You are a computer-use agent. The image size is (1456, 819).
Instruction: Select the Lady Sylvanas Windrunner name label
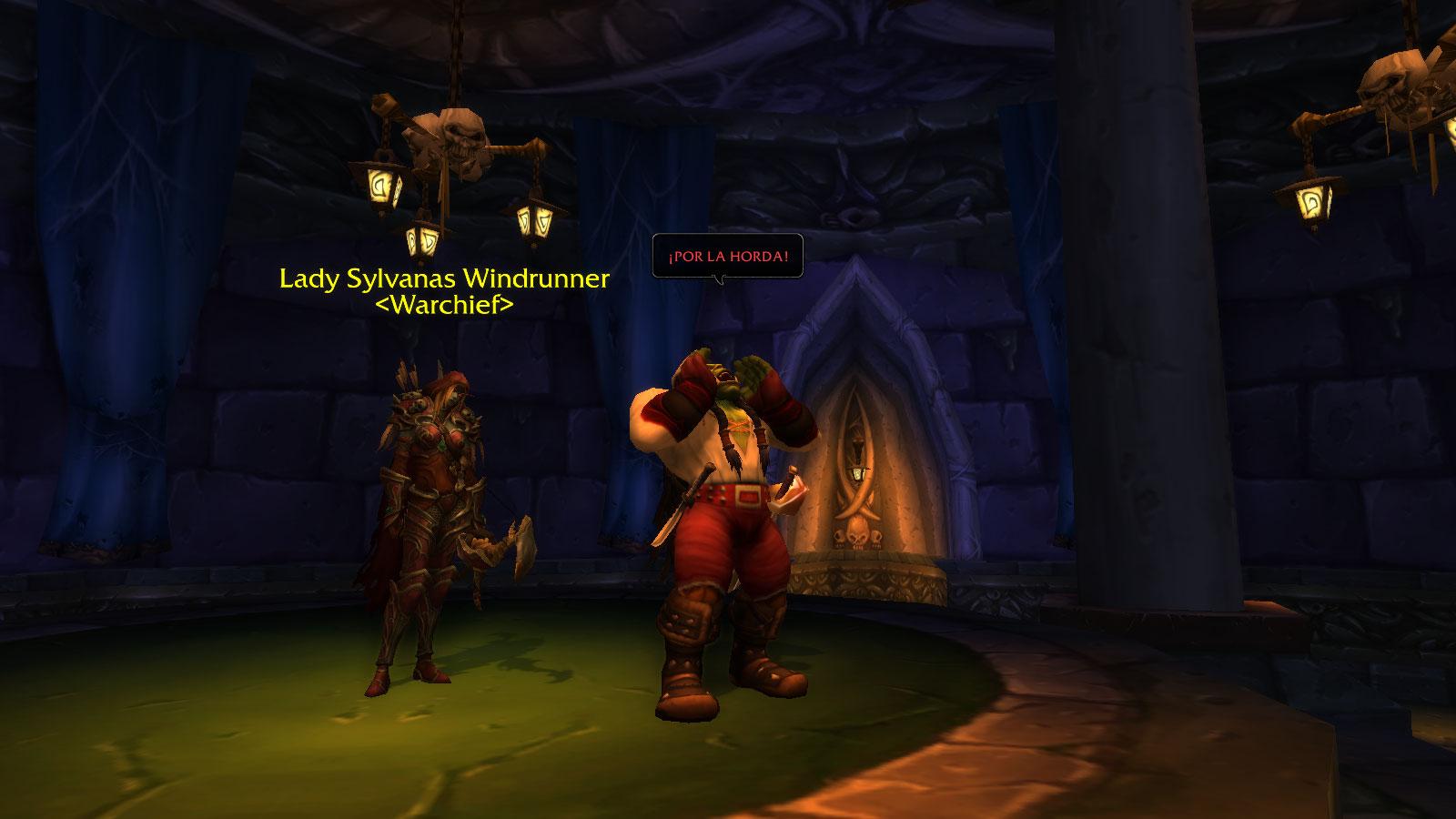444,278
